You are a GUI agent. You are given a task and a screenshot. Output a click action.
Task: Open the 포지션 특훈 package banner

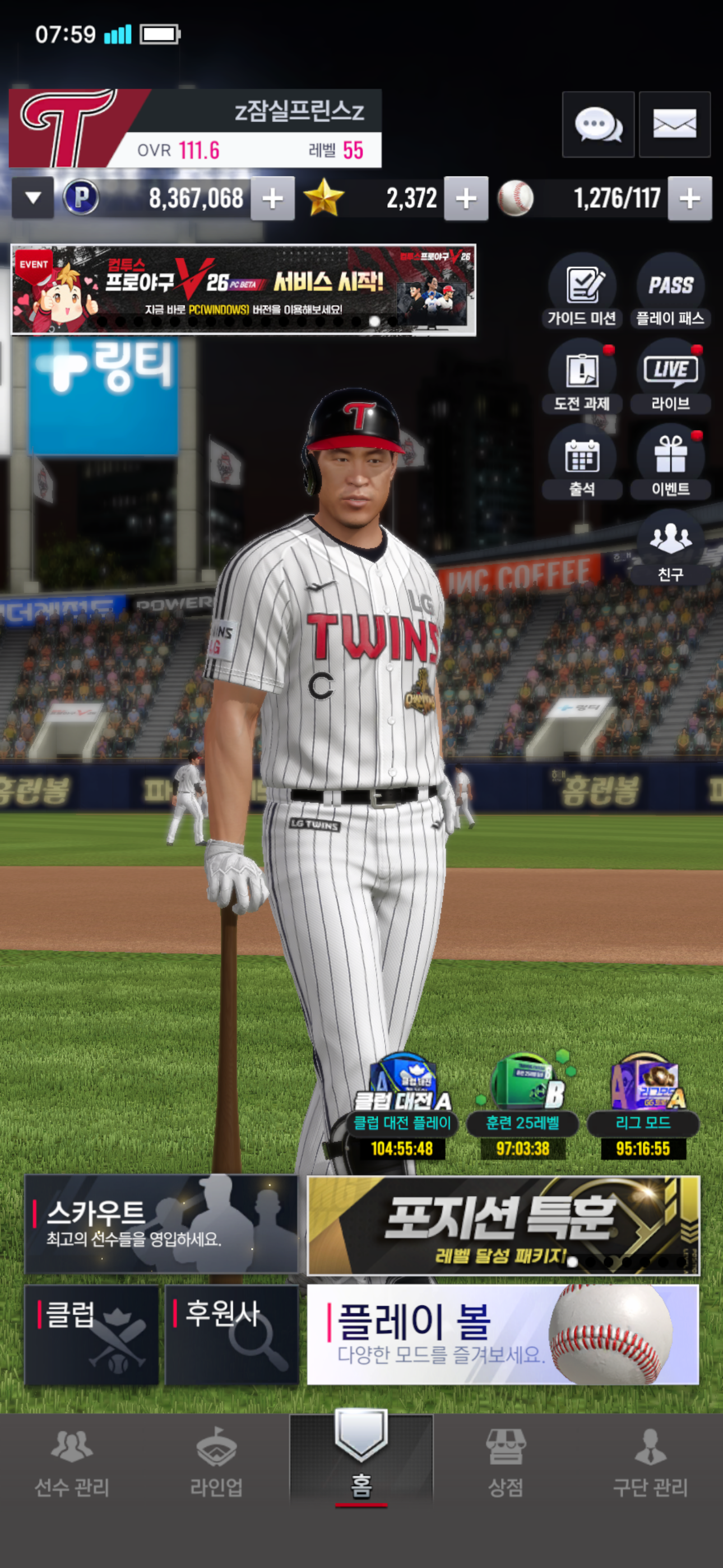pyautogui.click(x=503, y=1225)
